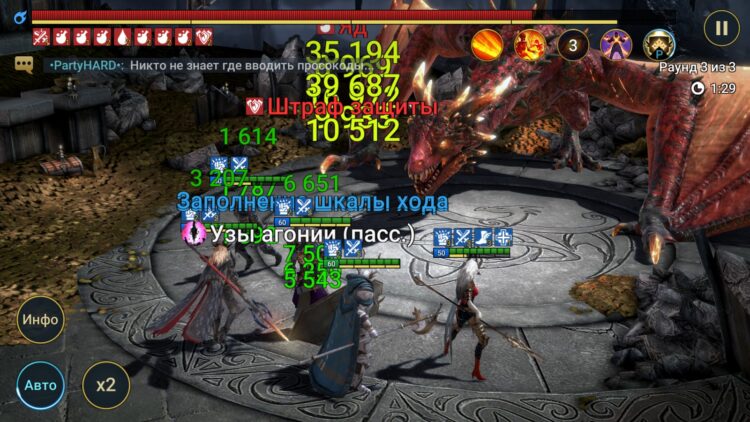Select the passive skill icon marked P
This screenshot has height=422, width=750.
point(659,44)
